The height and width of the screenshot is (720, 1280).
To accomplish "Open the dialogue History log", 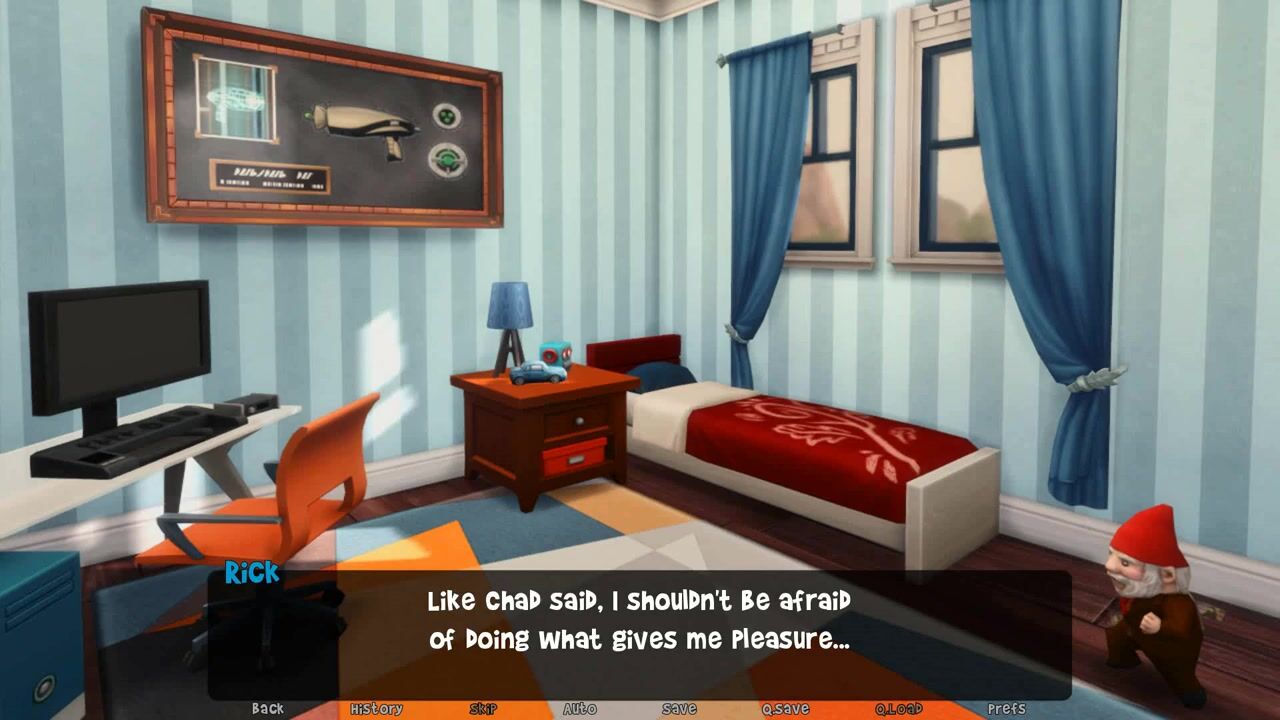I will [376, 708].
